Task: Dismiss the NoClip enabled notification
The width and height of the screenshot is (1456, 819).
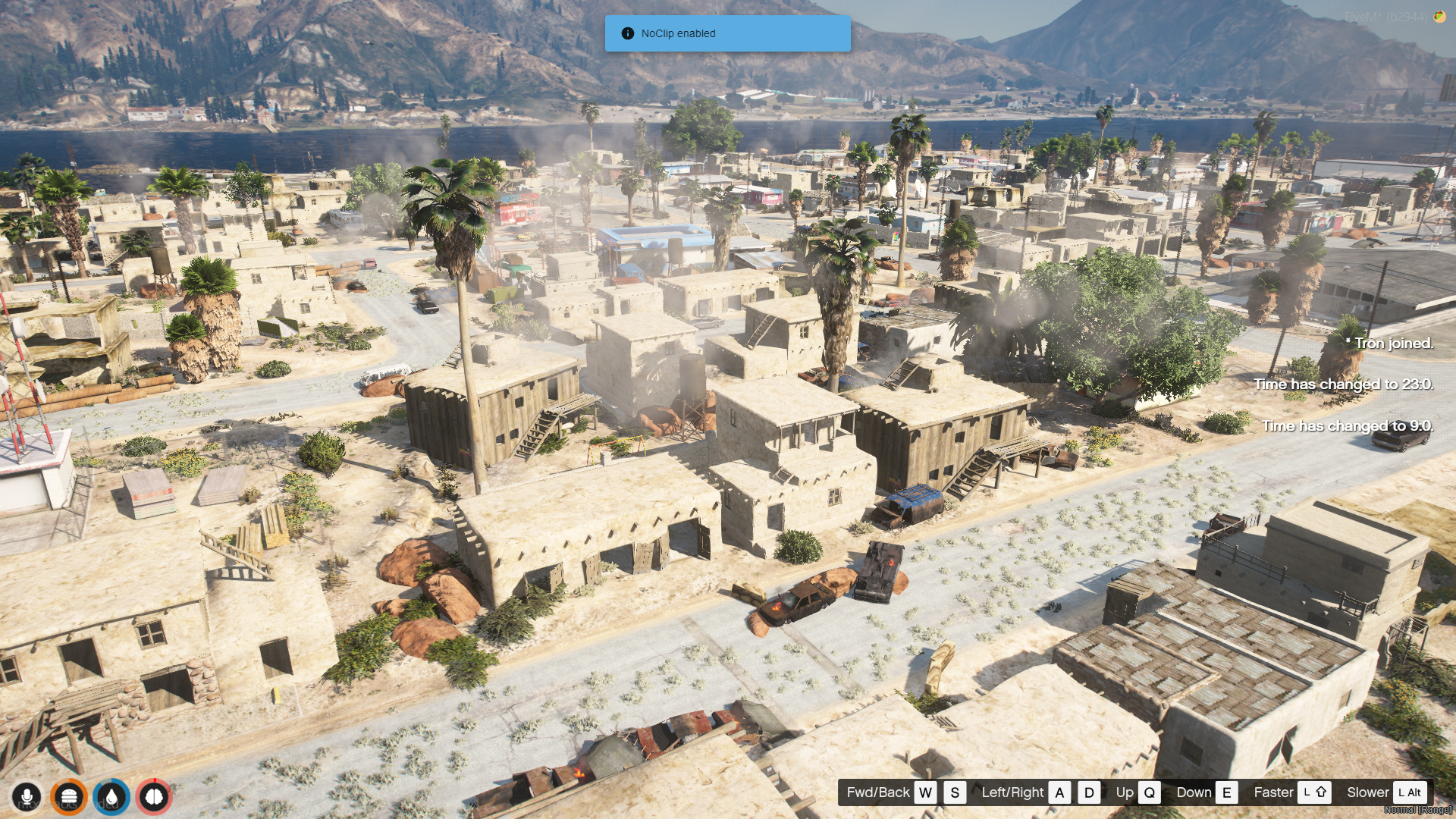Action: [727, 33]
